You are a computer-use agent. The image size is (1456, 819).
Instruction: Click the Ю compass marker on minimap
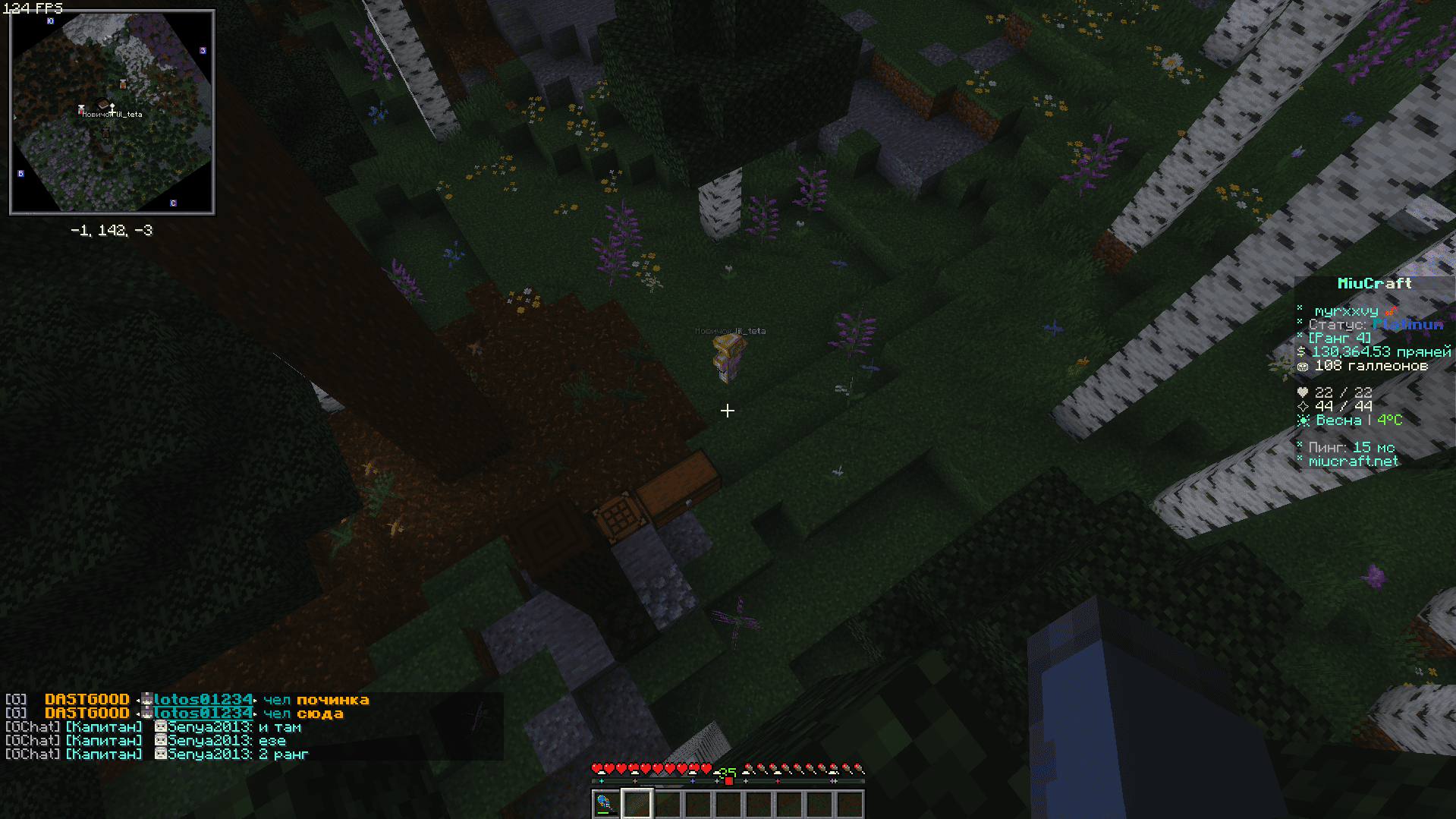coord(50,21)
